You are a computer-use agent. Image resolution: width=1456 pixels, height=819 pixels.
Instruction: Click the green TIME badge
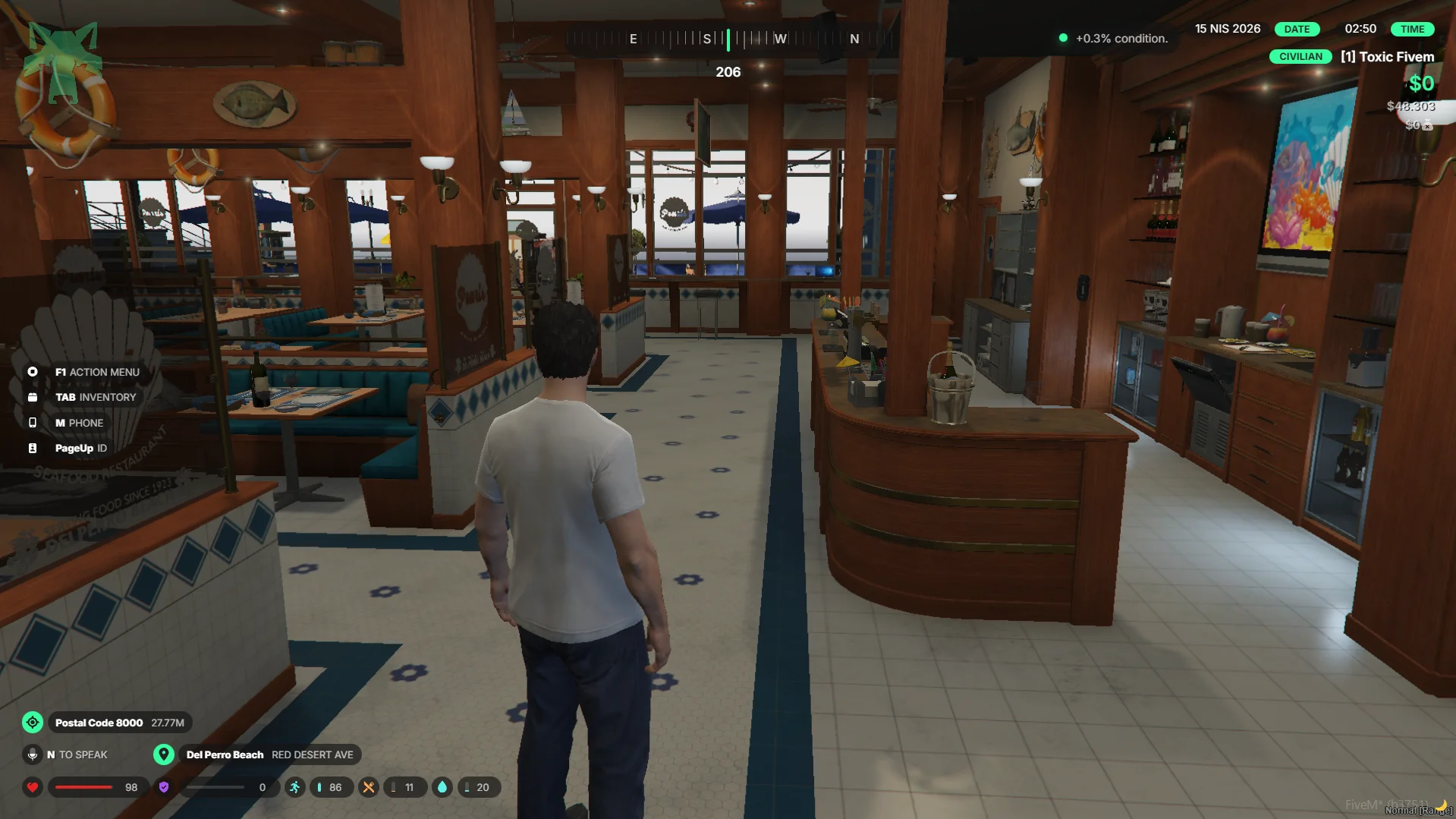point(1411,29)
